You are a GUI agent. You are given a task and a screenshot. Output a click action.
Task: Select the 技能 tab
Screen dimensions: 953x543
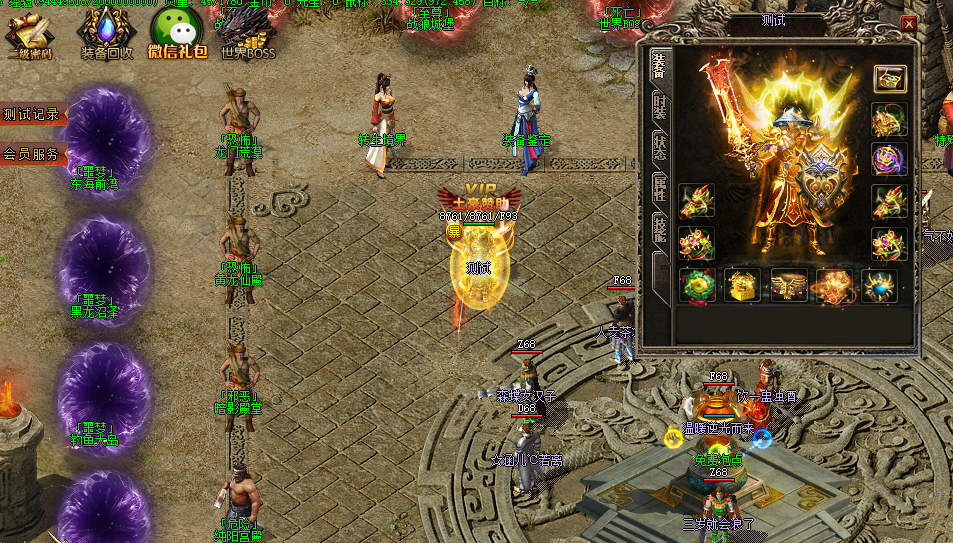point(660,228)
